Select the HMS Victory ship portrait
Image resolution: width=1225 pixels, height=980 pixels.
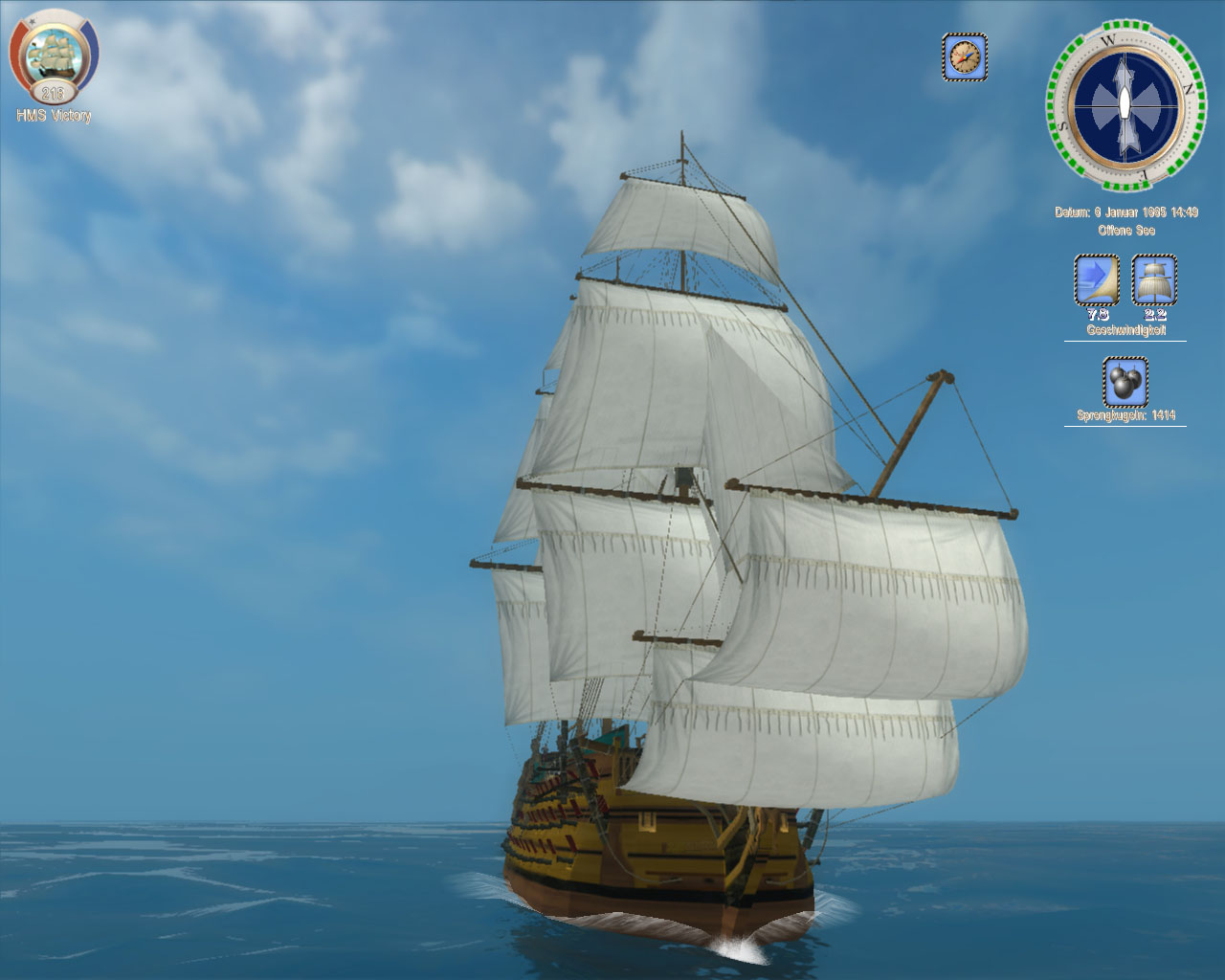click(x=53, y=59)
